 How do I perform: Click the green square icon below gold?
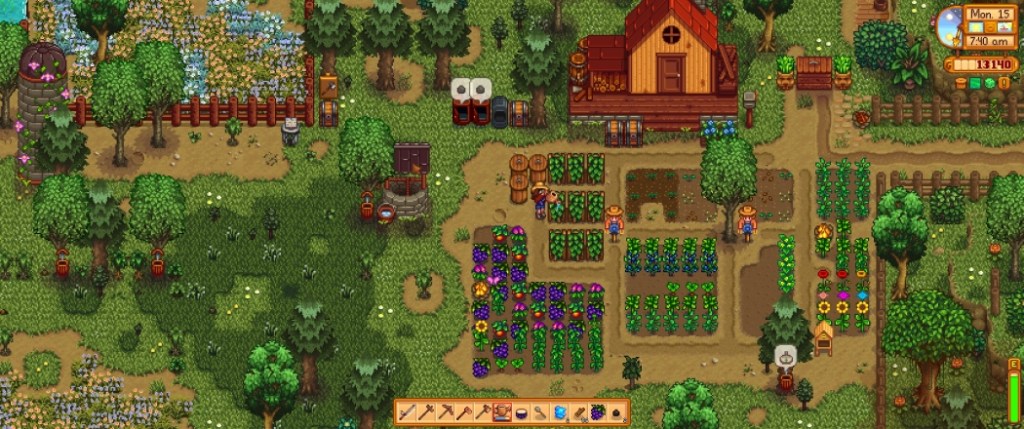975,83
